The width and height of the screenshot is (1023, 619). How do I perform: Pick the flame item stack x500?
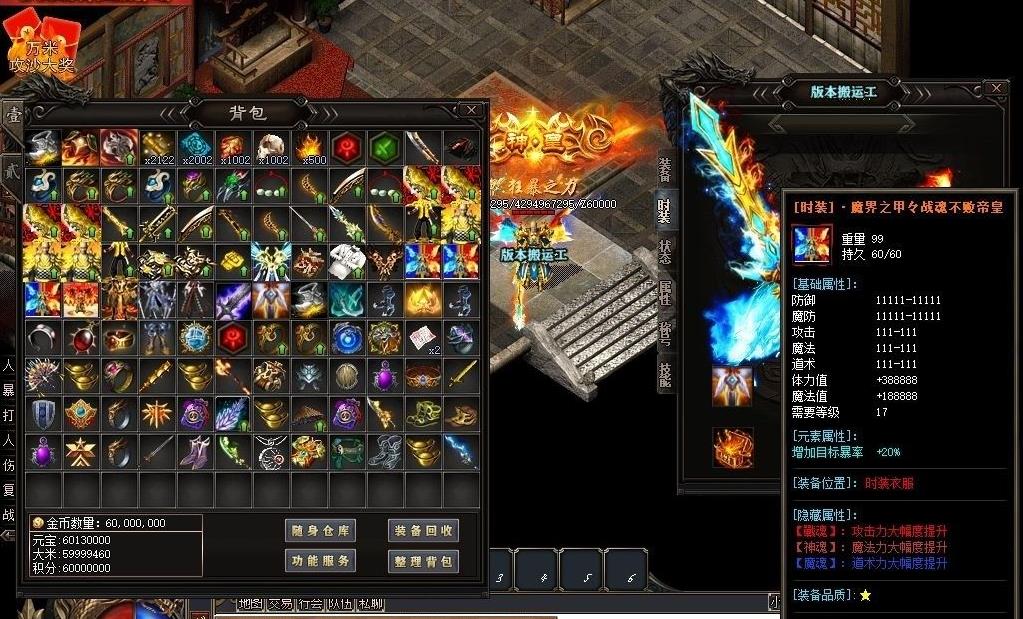tap(309, 147)
